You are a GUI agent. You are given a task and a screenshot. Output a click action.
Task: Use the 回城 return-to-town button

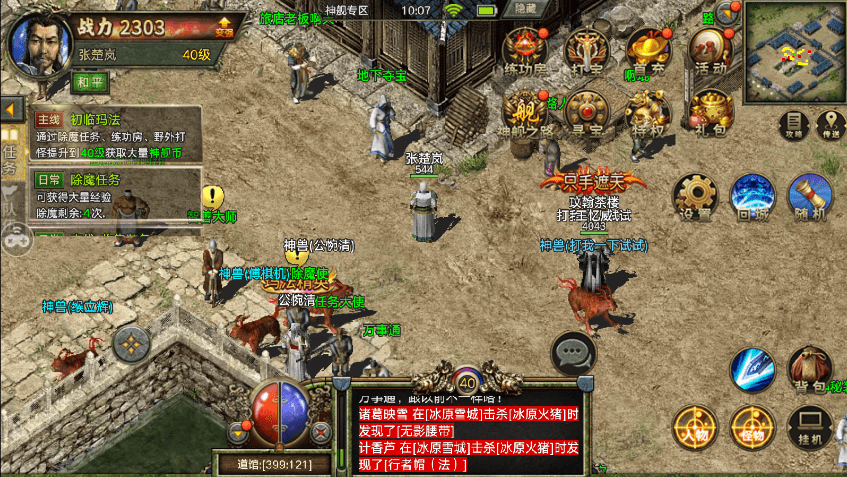click(752, 195)
